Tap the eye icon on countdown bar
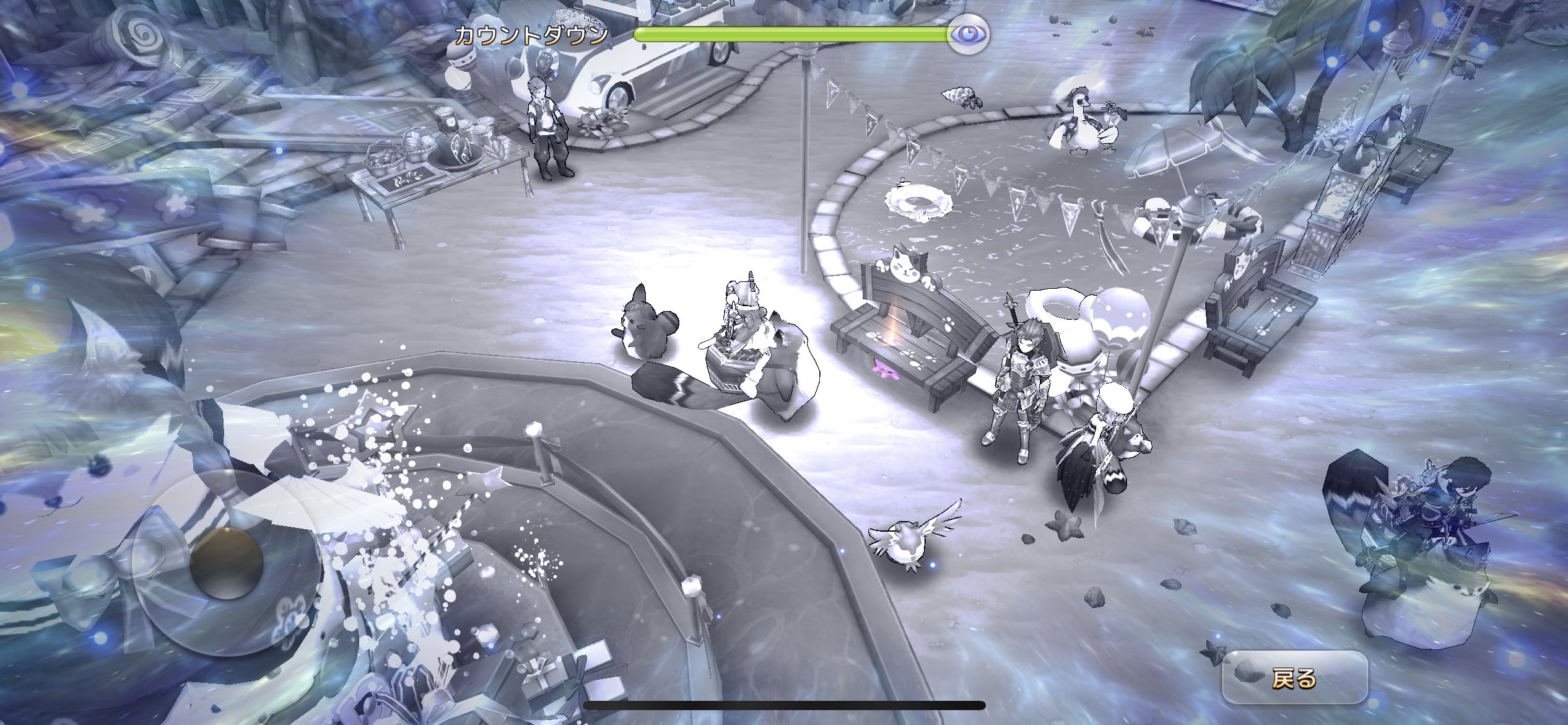This screenshot has width=1568, height=725. (968, 34)
